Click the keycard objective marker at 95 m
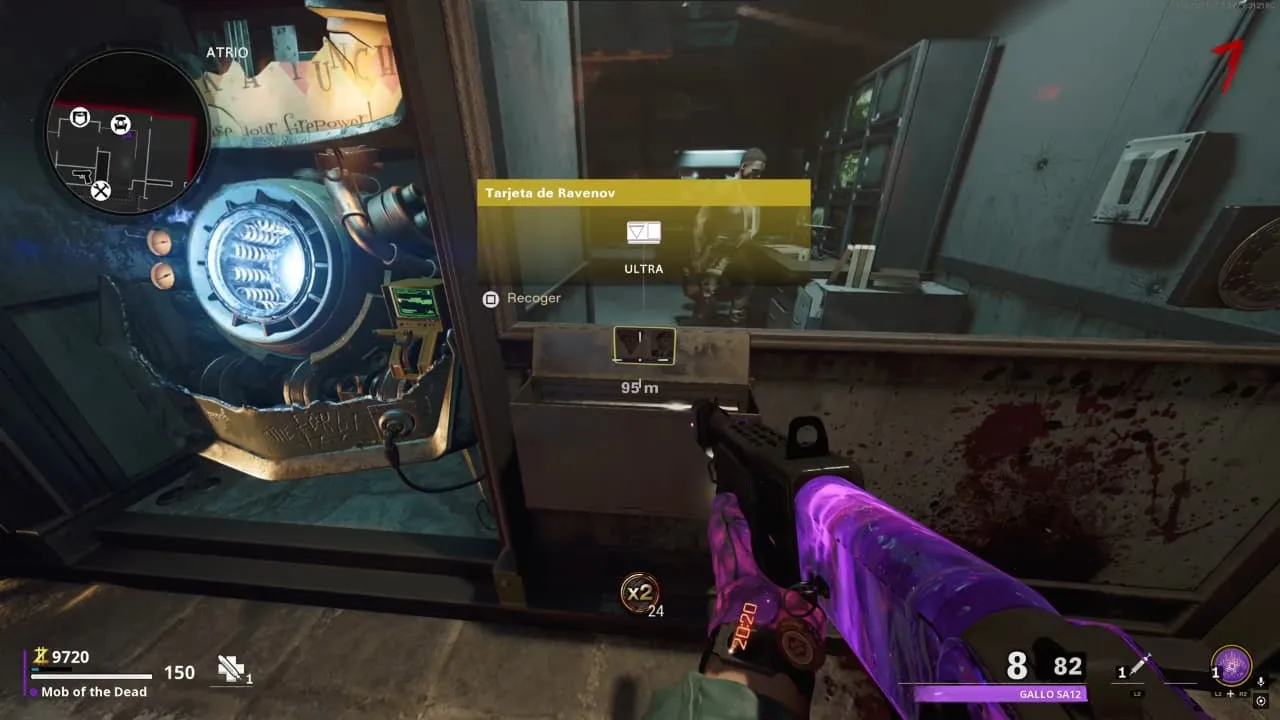The height and width of the screenshot is (720, 1280). pyautogui.click(x=644, y=346)
